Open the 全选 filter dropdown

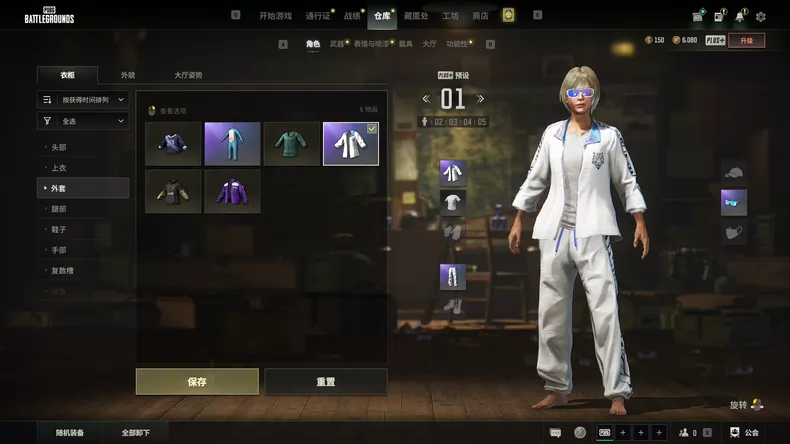point(83,121)
